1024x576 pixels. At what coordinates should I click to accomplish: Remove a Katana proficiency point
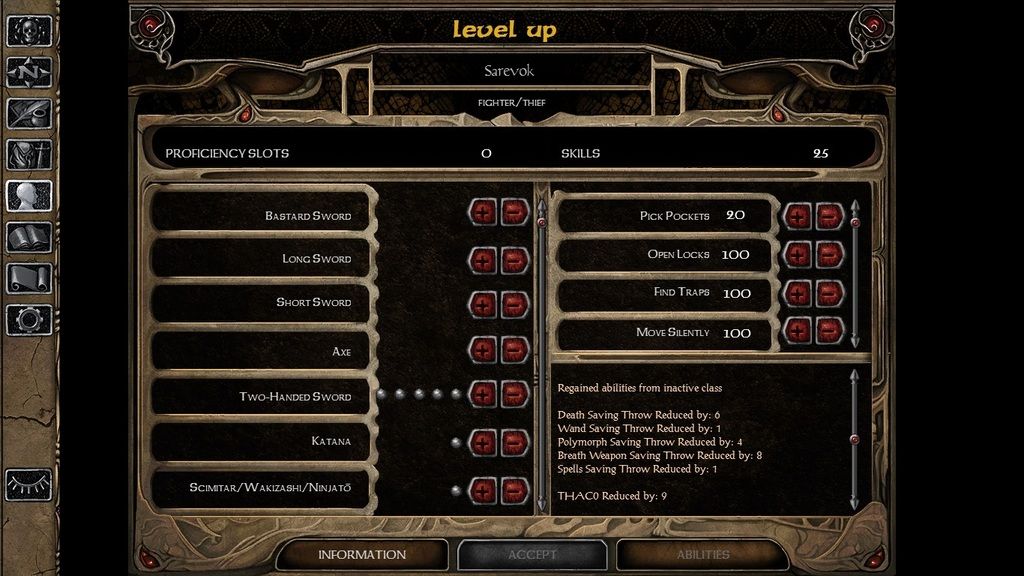[x=514, y=441]
